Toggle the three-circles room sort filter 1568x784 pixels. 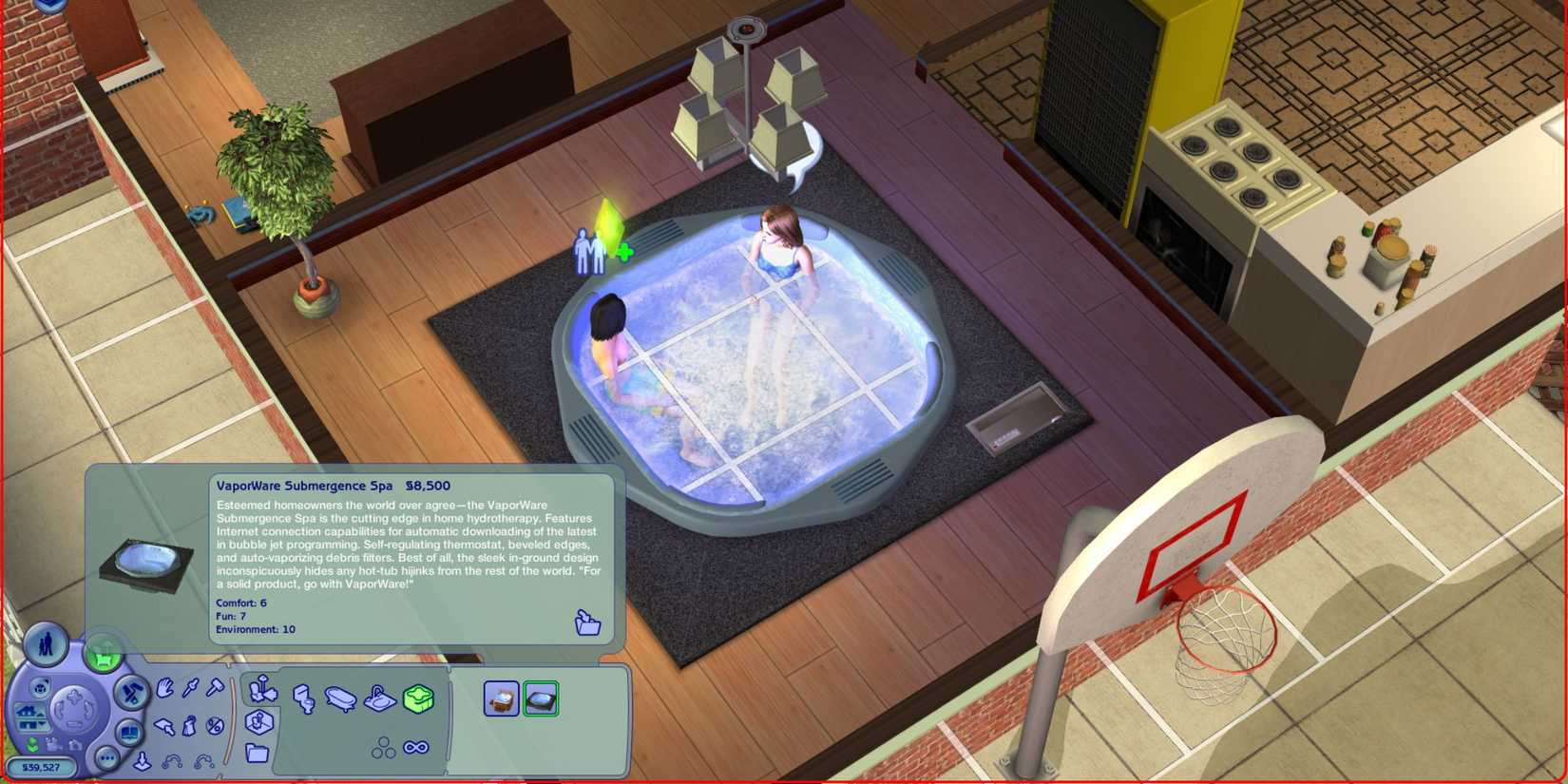[383, 748]
